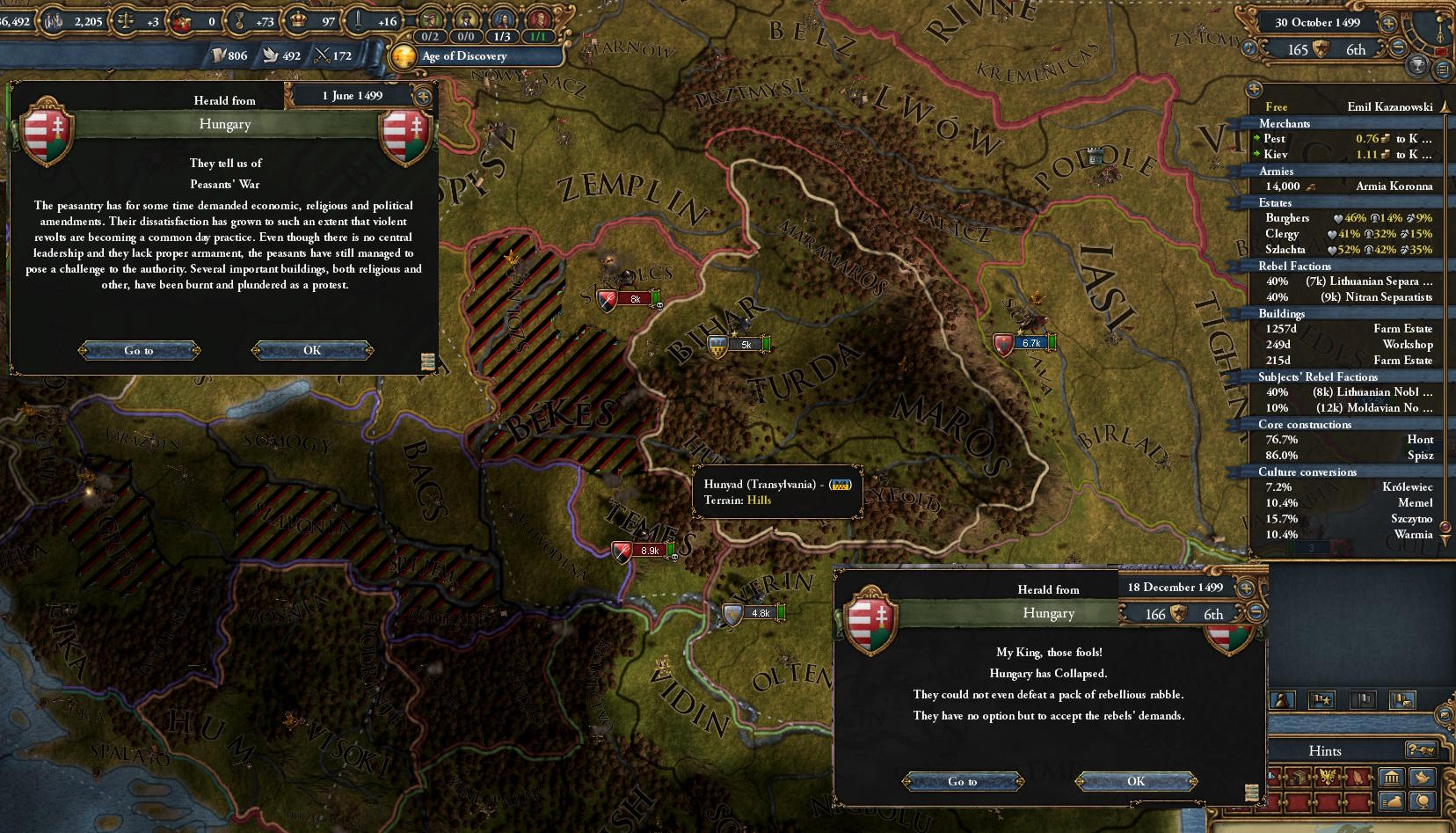1456x833 pixels.
Task: Choose Go to on Hungary has Collapsed popup
Action: (963, 781)
